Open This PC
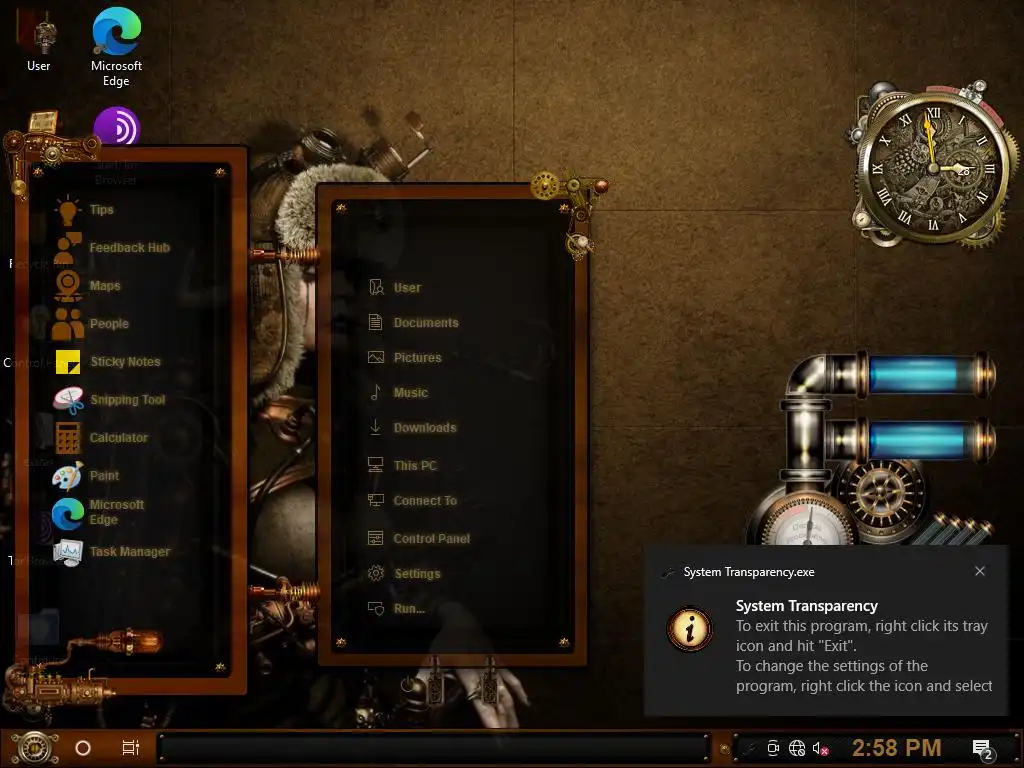Viewport: 1024px width, 768px height. [x=414, y=466]
